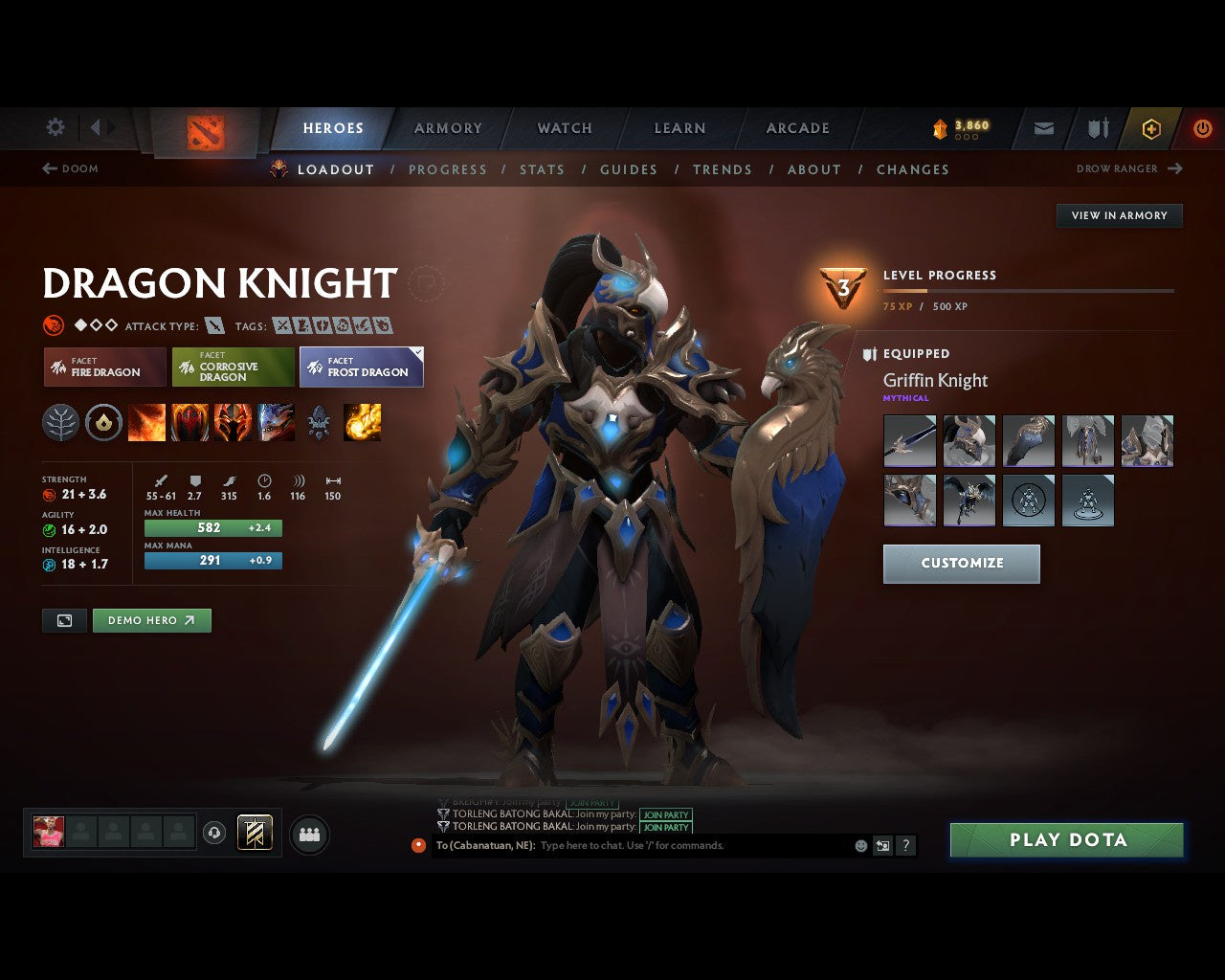
Task: Click the Dragon Blood ability icon
Action: (190, 422)
